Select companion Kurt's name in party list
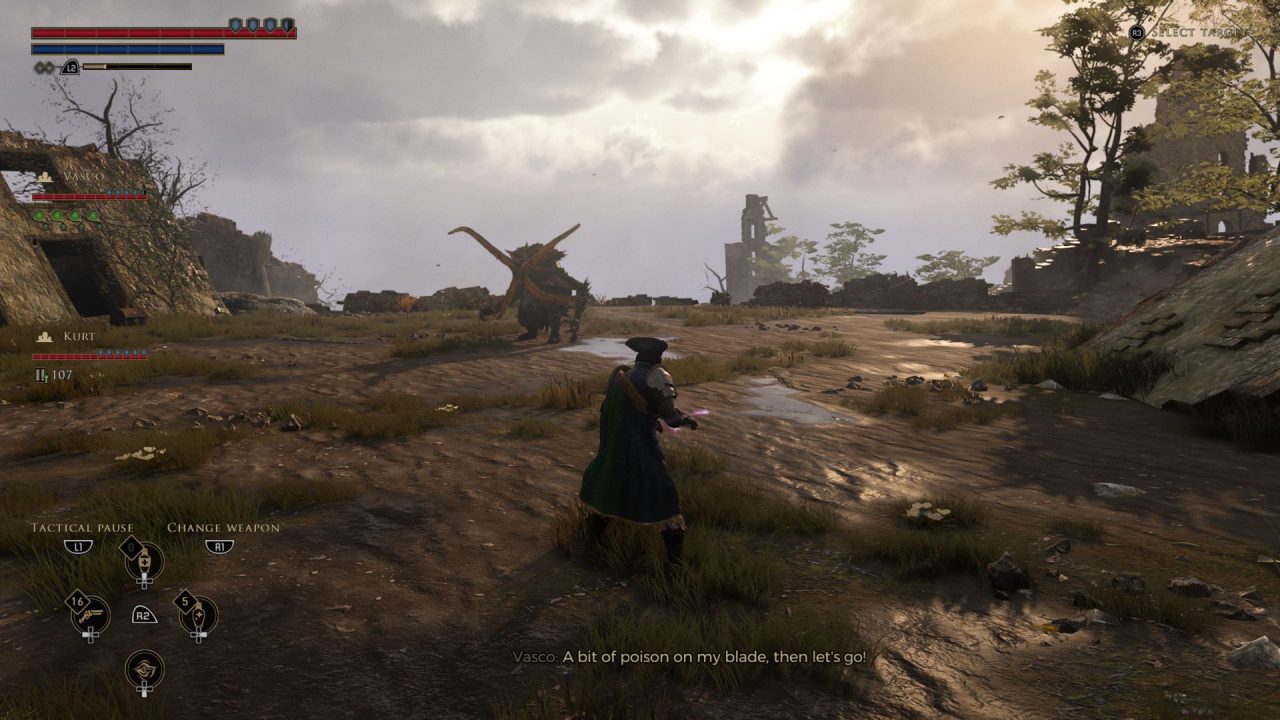This screenshot has width=1280, height=720. click(79, 337)
